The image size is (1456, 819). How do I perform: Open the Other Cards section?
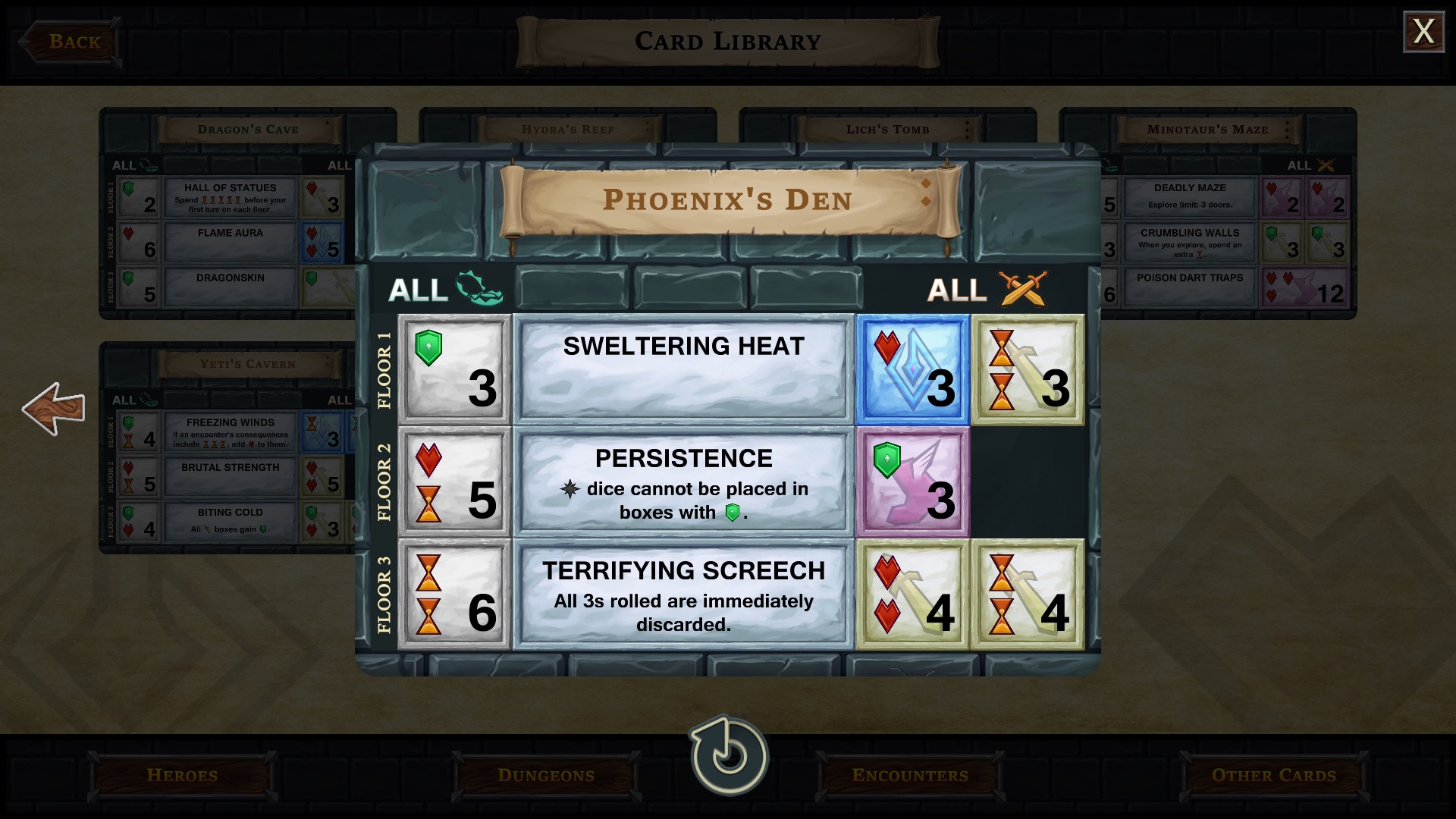click(x=1273, y=775)
